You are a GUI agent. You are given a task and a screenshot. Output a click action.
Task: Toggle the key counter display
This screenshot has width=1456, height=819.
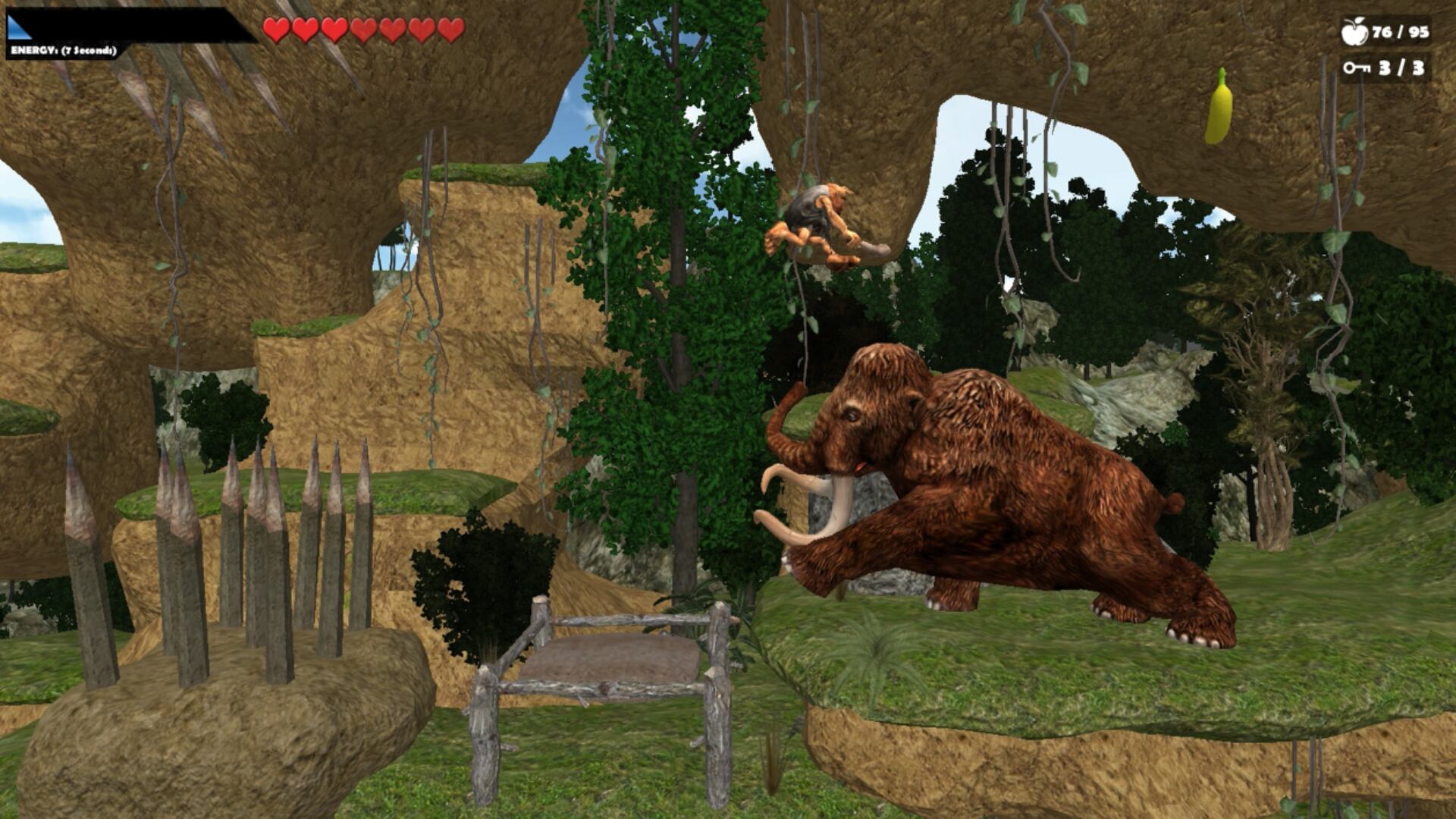(1382, 69)
